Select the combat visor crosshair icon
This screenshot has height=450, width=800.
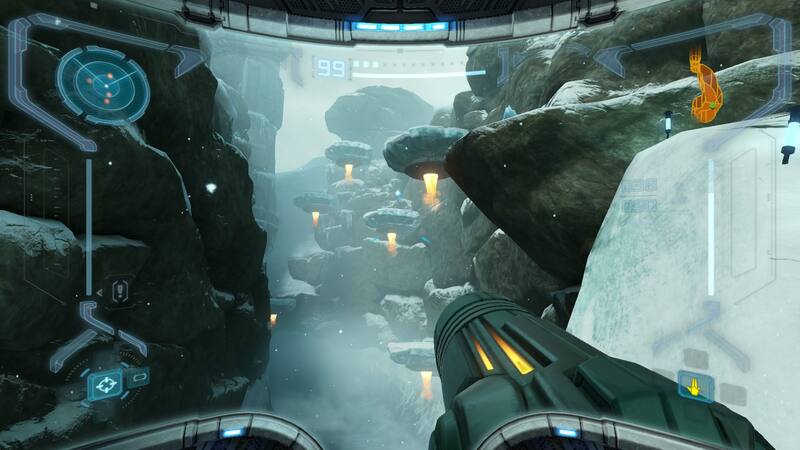(105, 384)
